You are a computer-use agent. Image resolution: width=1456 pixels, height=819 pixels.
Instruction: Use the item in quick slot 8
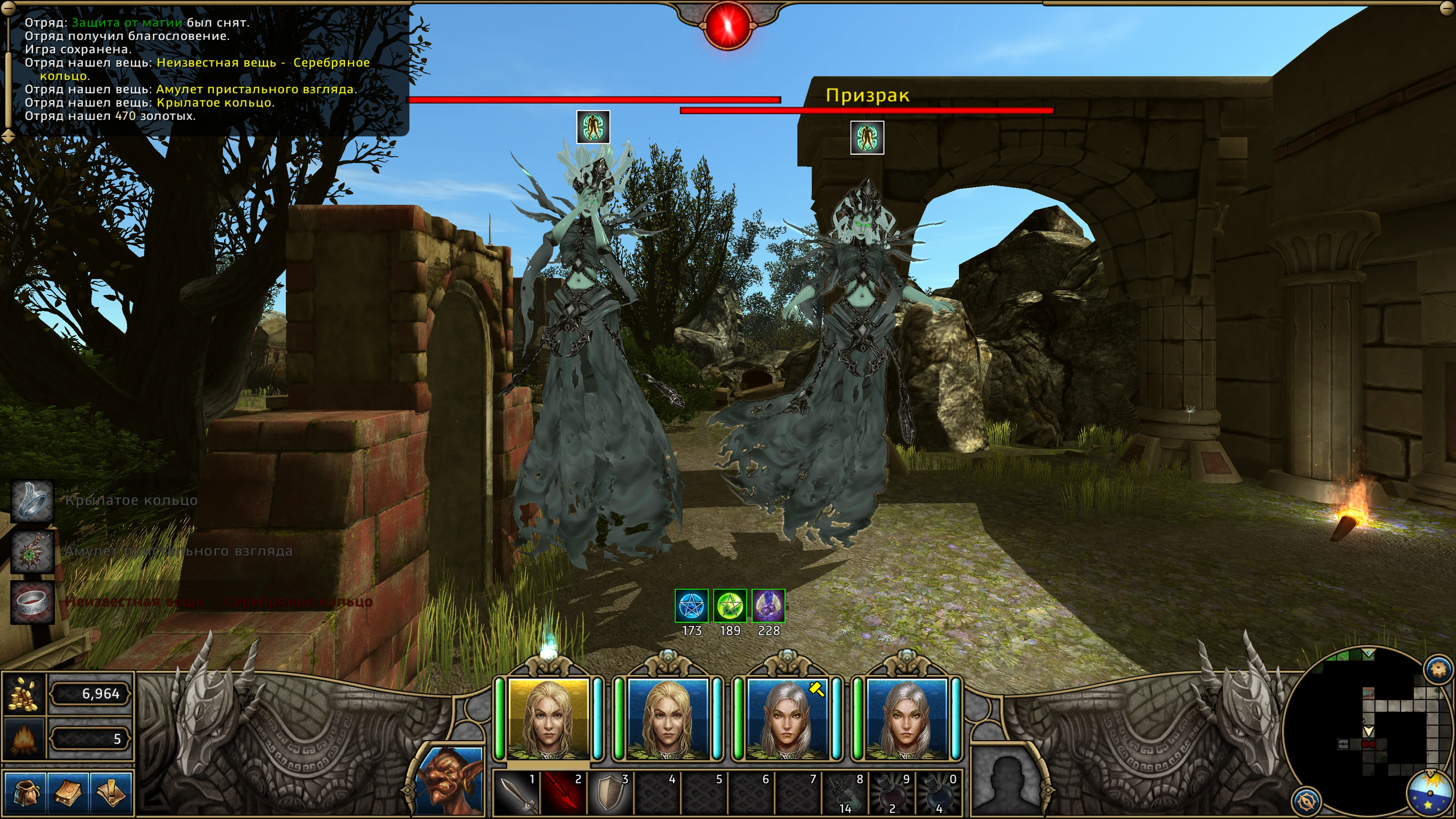point(844,793)
